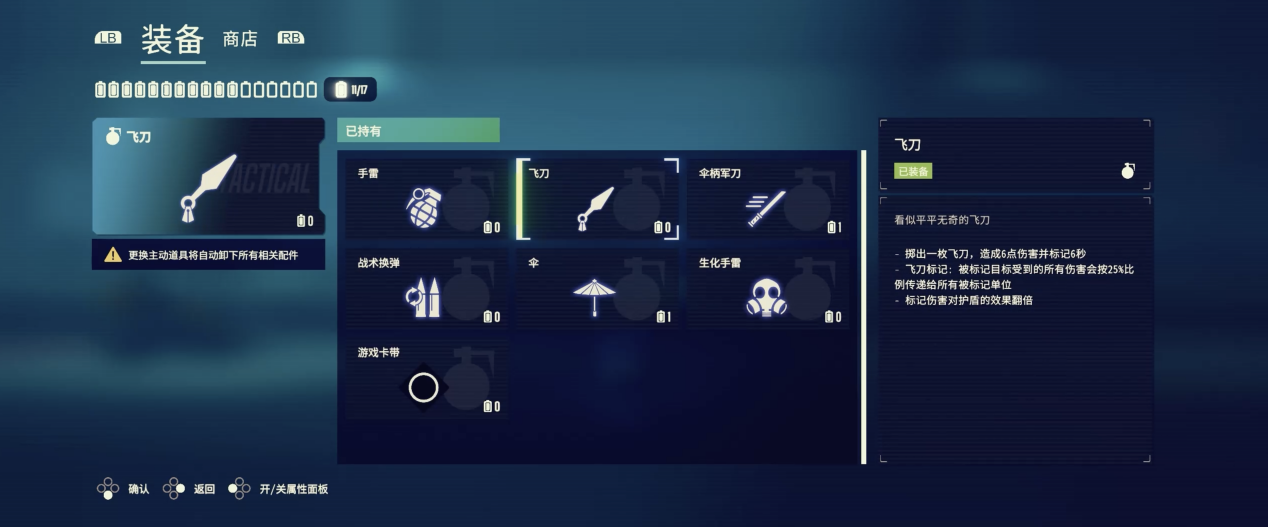Choose the 伞 umbrella item
This screenshot has height=527, width=1268.
tap(597, 289)
